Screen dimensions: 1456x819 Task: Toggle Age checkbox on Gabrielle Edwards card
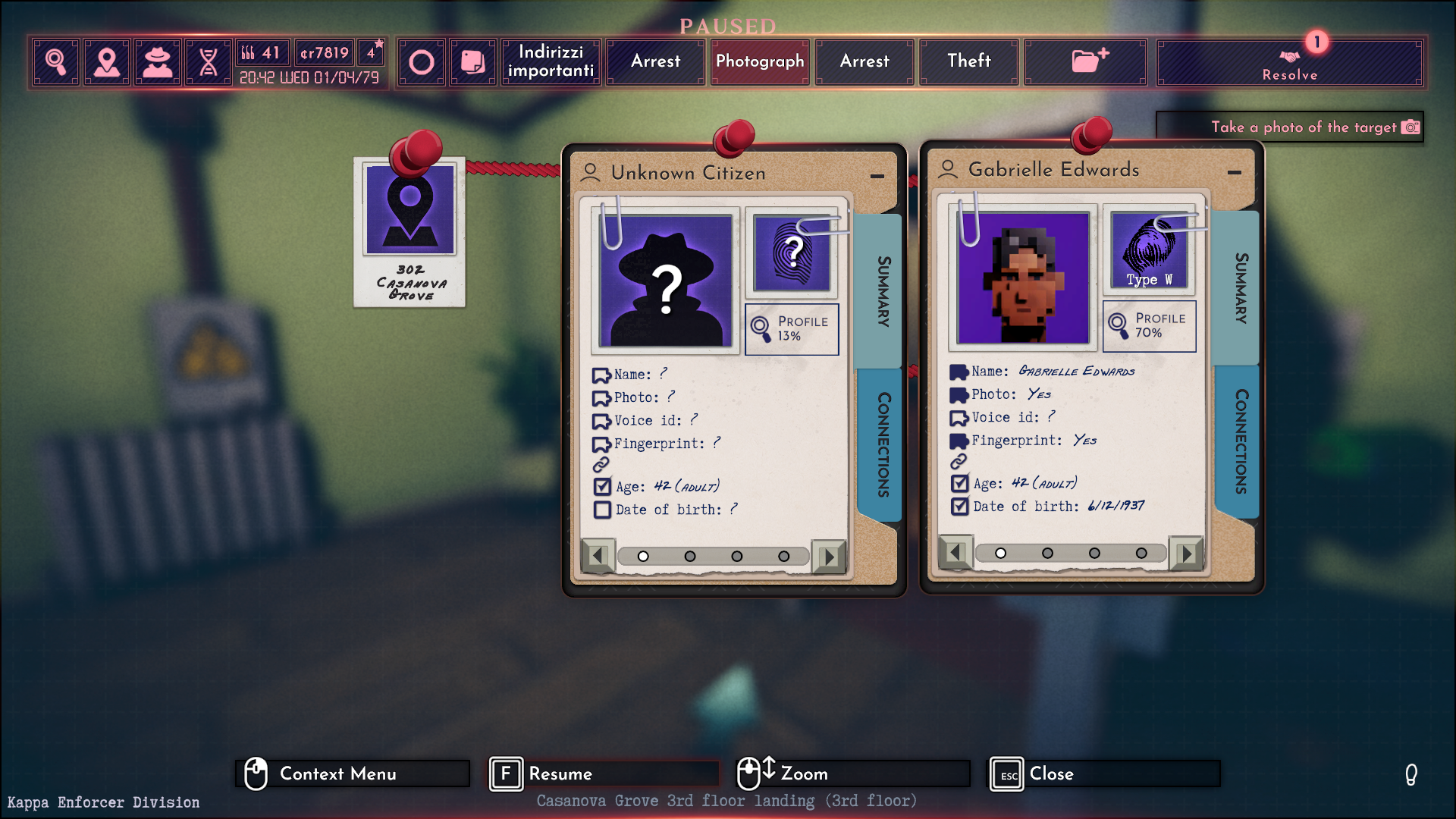point(960,483)
